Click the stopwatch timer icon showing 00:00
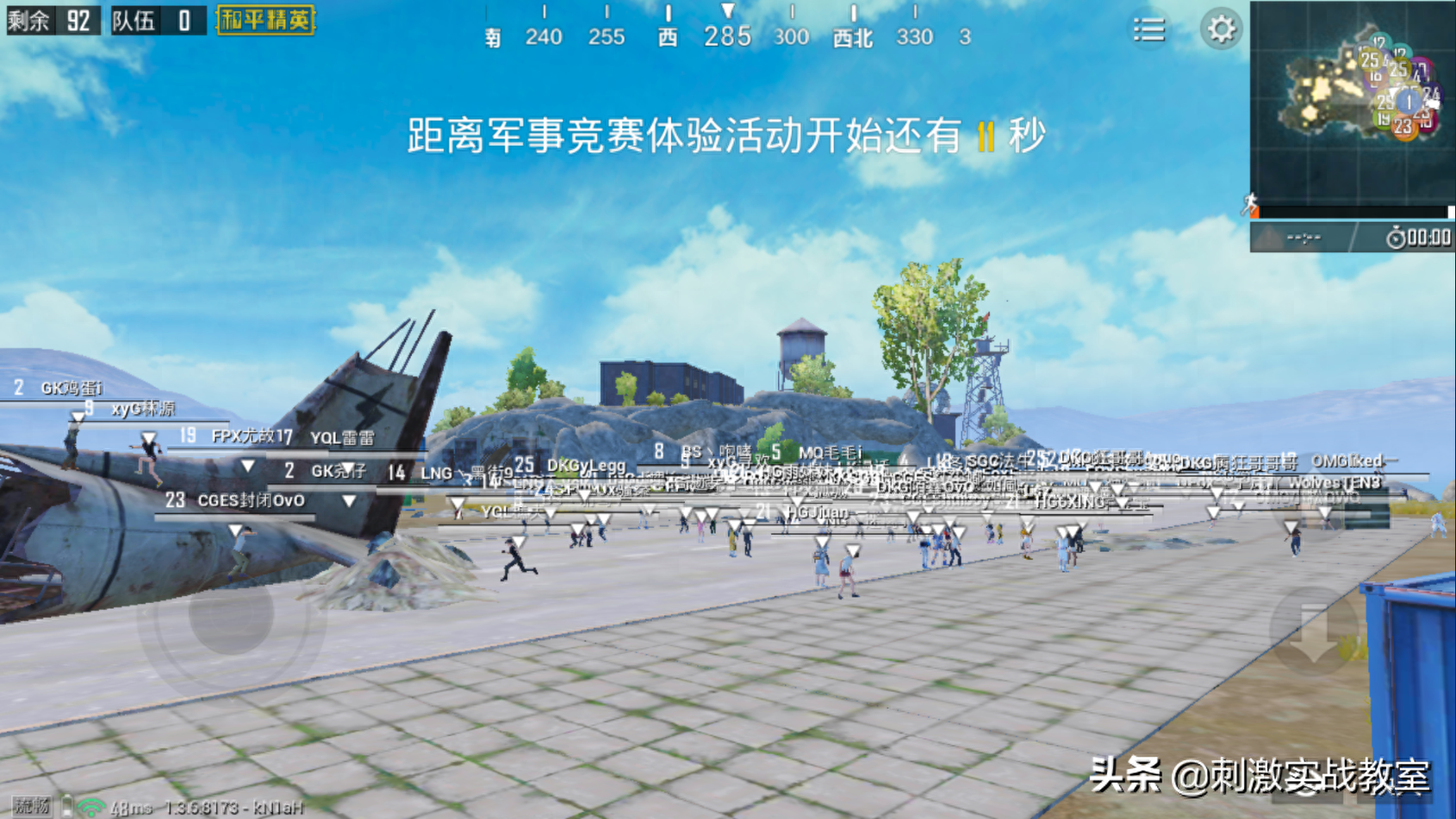The height and width of the screenshot is (819, 1456). [x=1396, y=236]
